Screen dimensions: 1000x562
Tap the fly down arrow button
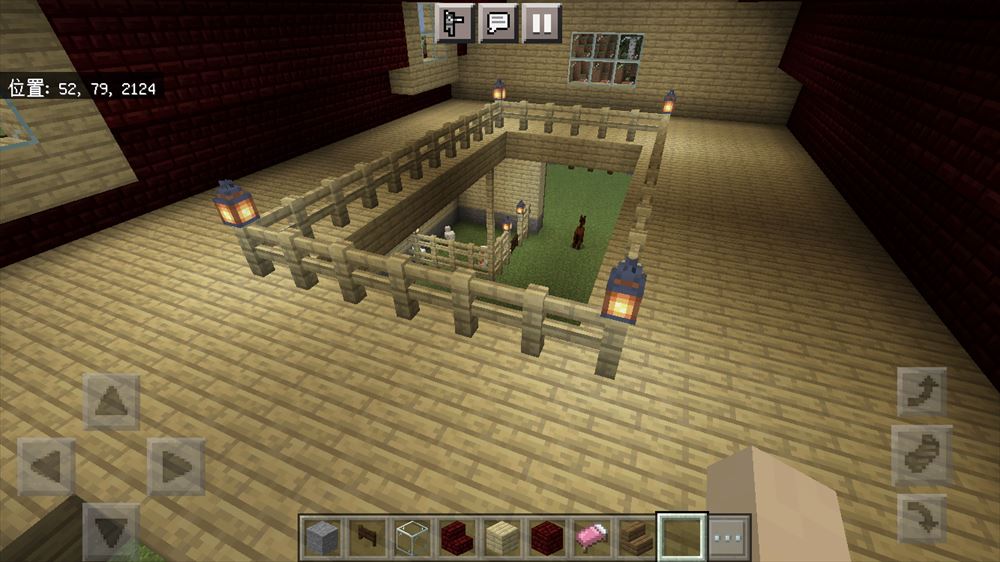922,518
